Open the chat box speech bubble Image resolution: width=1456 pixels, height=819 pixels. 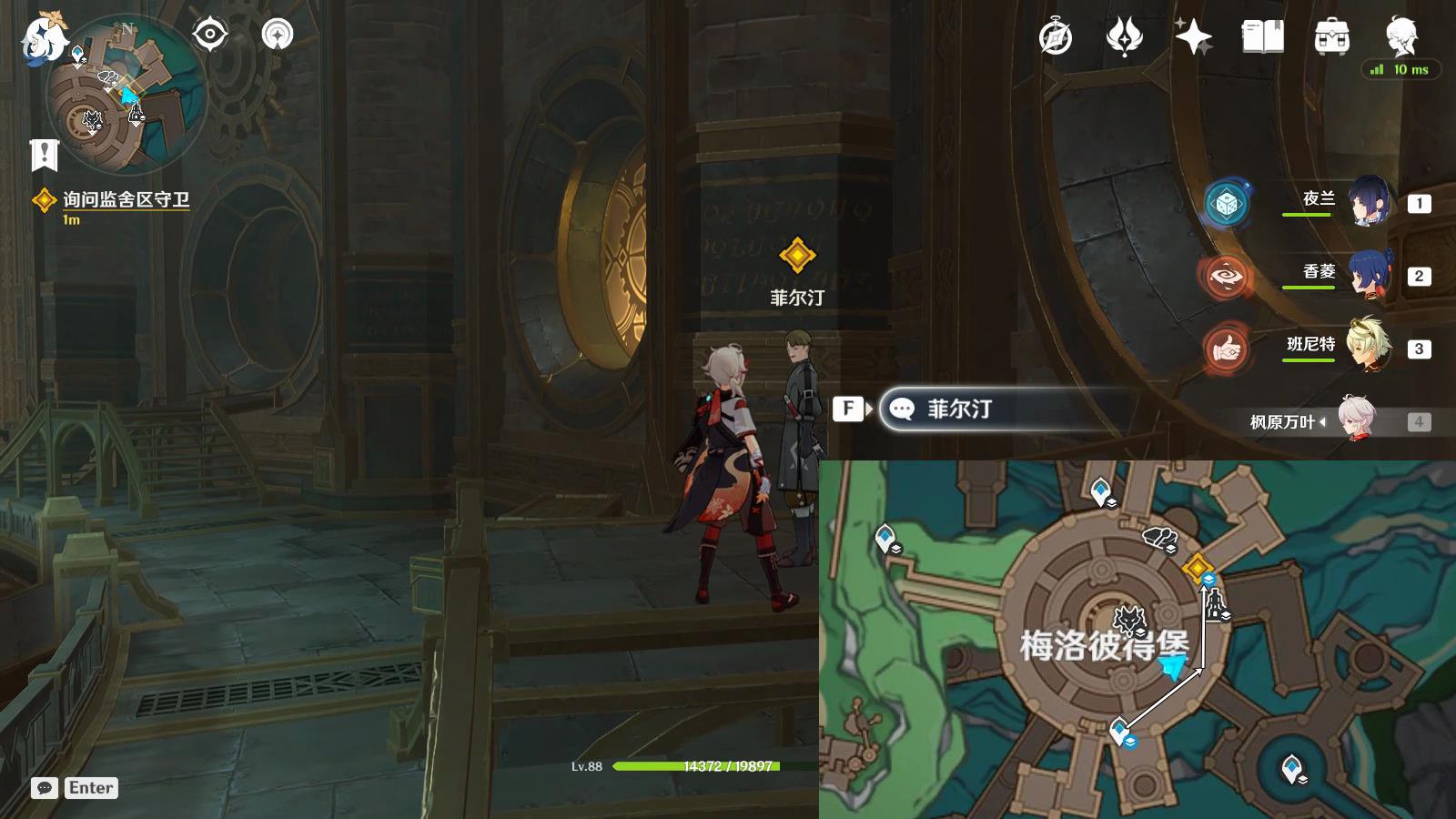pos(45,788)
